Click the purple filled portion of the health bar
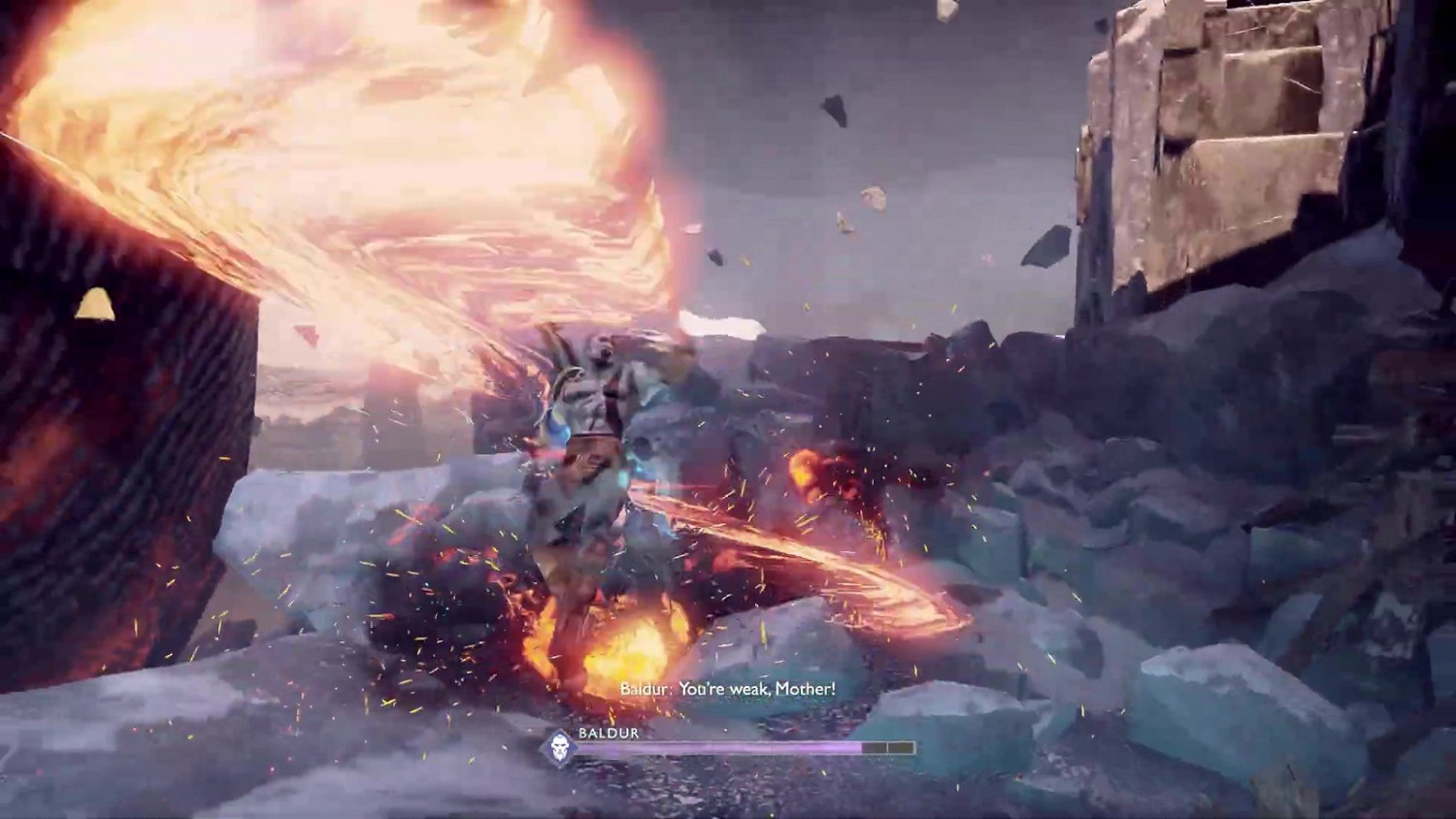The height and width of the screenshot is (819, 1456). (718, 746)
